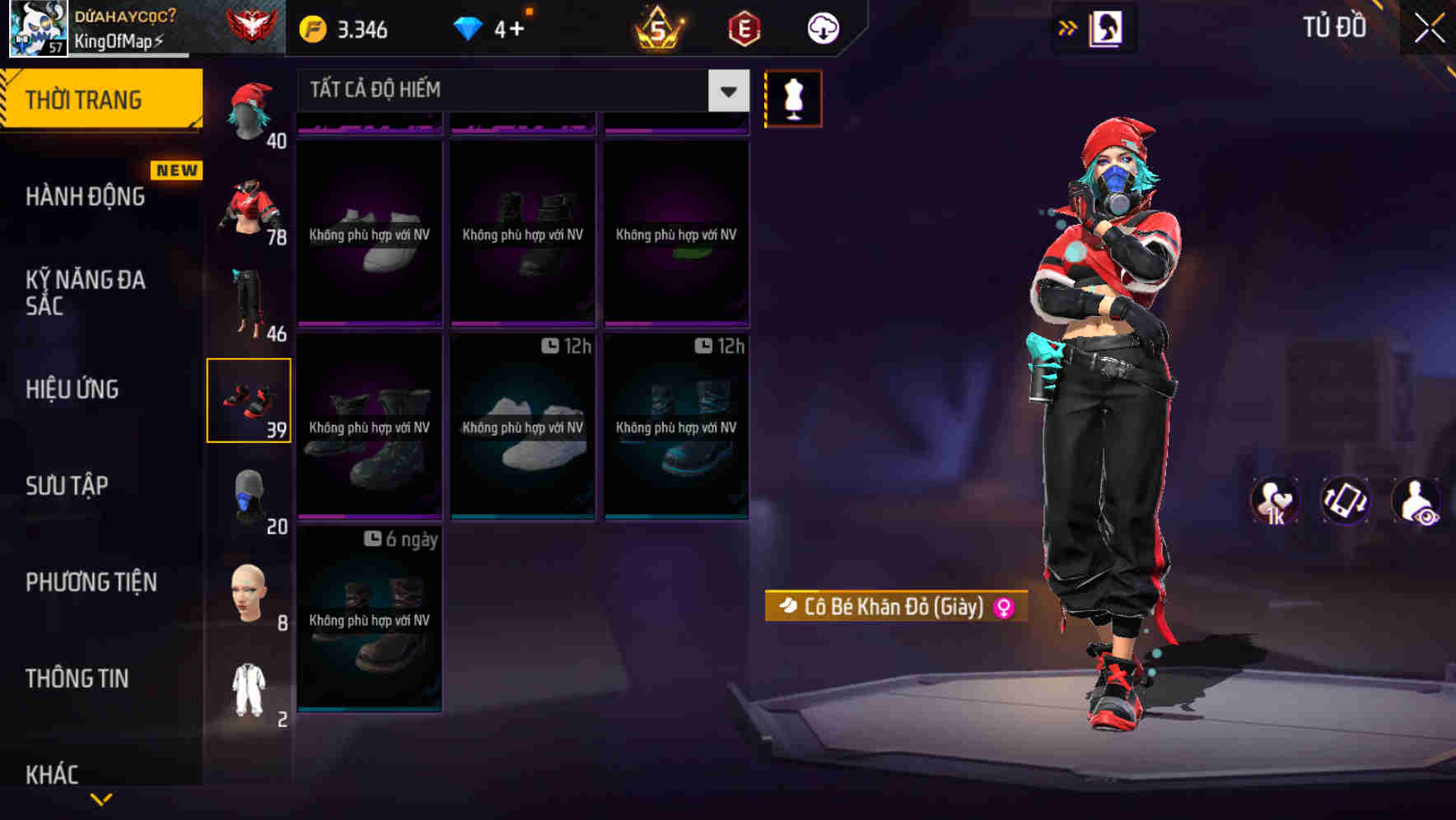Toggle the female gender symbol on shoe label
This screenshot has width=1456, height=820.
1004,607
